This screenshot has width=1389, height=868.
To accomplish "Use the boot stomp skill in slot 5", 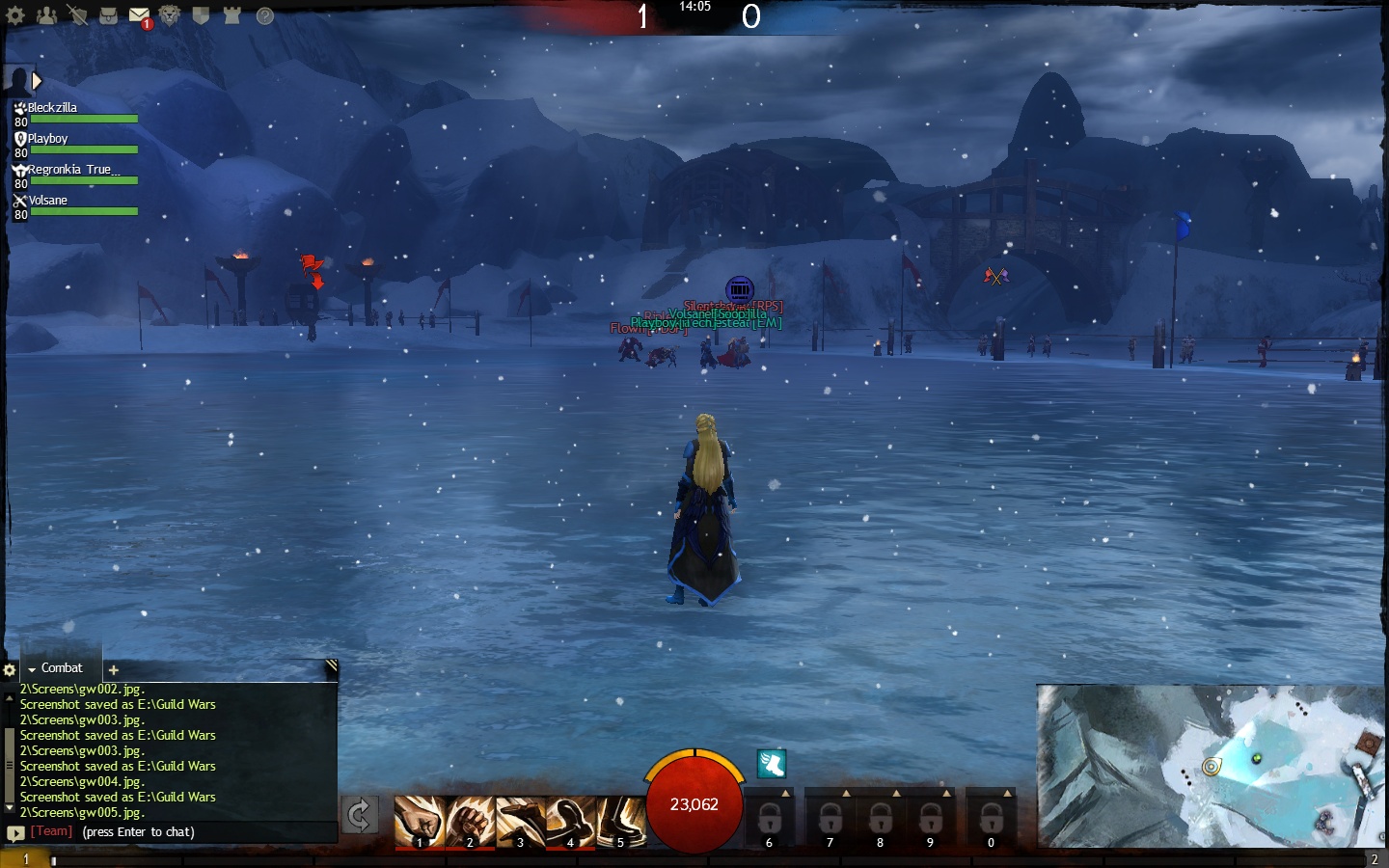I will click(620, 822).
